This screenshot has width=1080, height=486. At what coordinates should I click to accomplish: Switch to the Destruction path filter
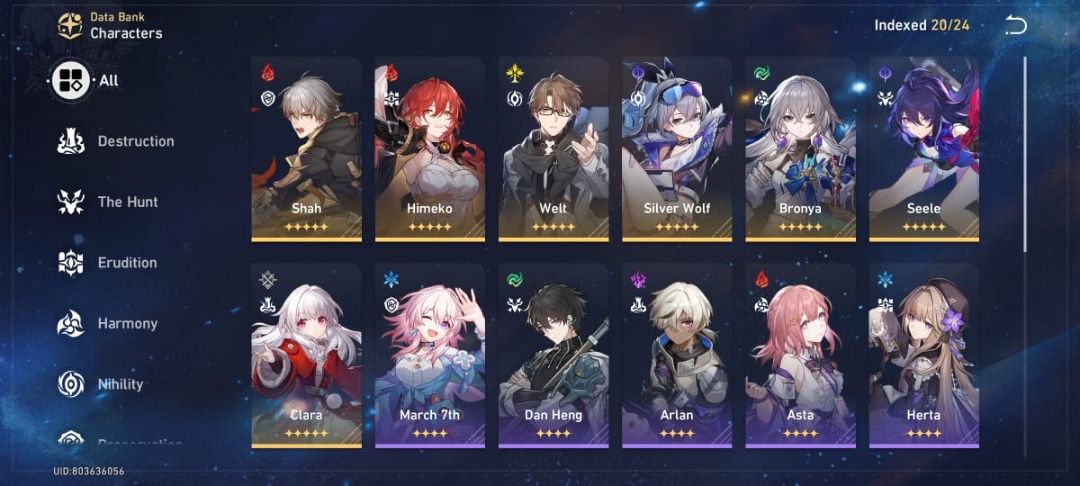point(115,141)
